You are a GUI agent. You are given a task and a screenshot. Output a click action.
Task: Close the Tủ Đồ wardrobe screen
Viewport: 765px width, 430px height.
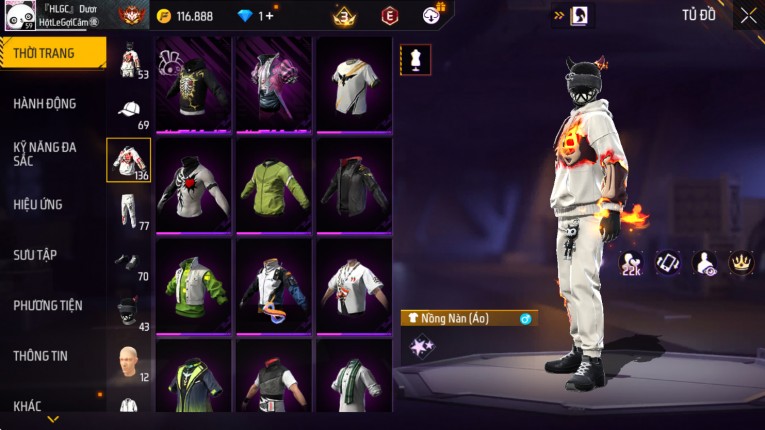[748, 15]
